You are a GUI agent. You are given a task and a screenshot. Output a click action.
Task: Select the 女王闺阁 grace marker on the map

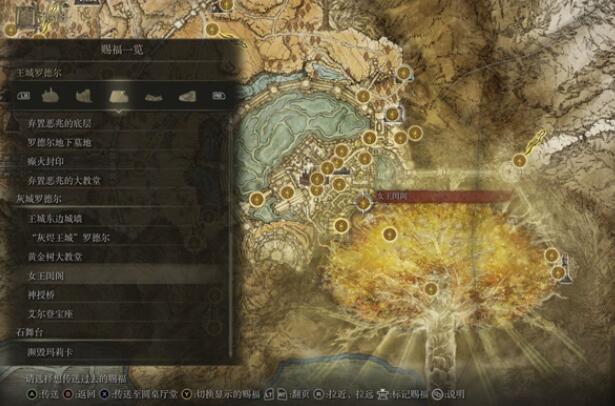coord(363,202)
